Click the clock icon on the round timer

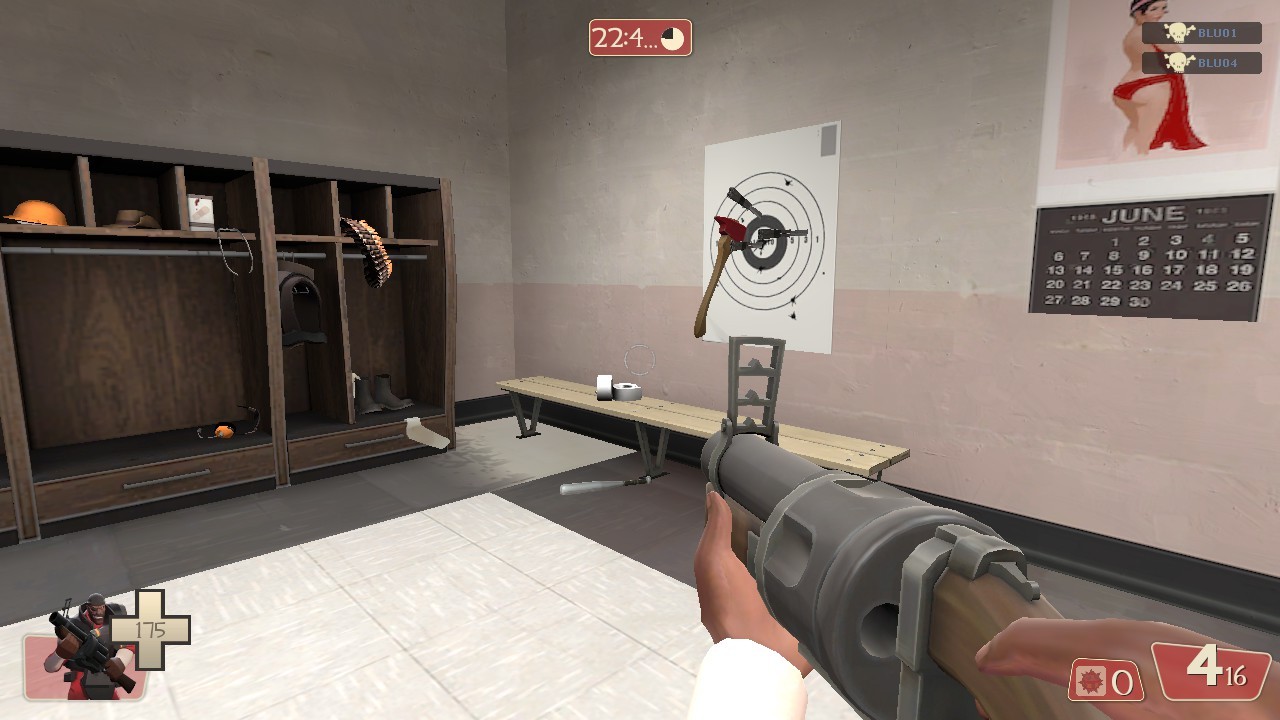click(x=670, y=40)
